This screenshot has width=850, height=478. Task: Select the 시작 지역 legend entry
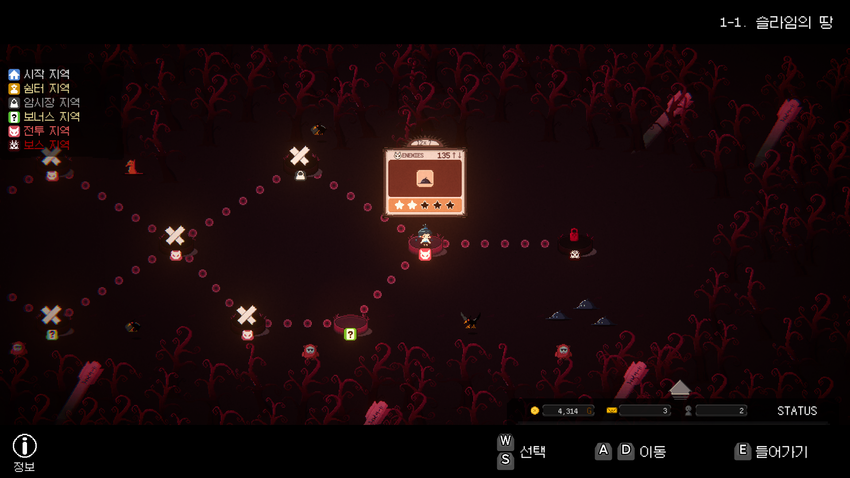40,74
